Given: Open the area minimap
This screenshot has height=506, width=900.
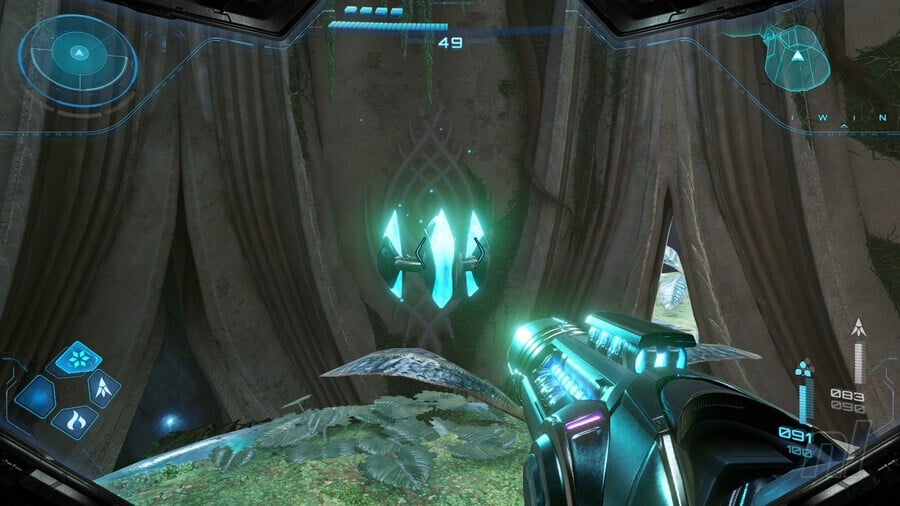Looking at the screenshot, I should click(x=797, y=58).
